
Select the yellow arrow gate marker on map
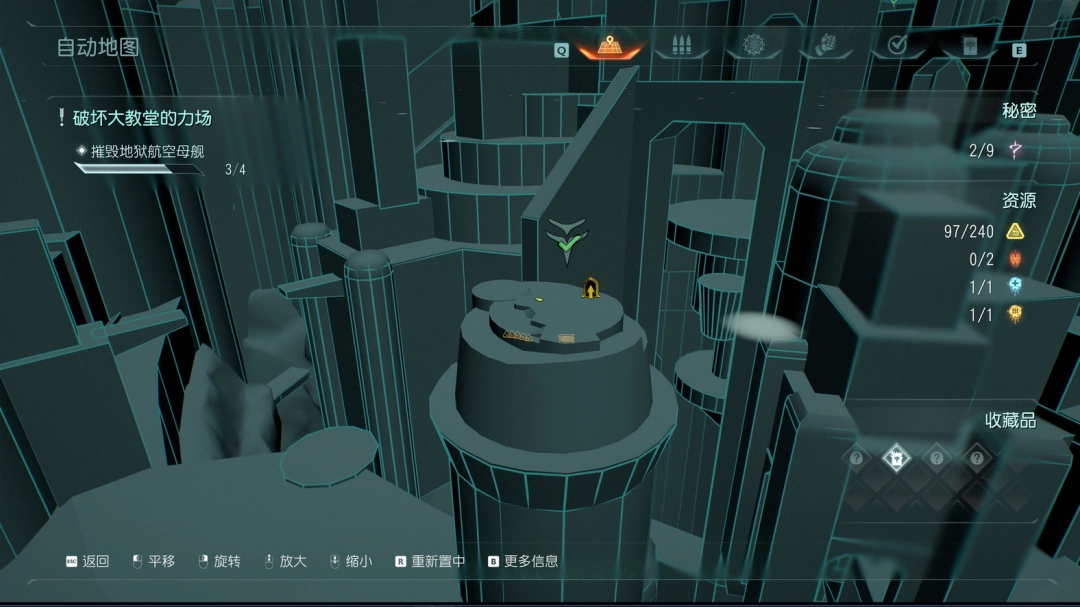click(591, 290)
